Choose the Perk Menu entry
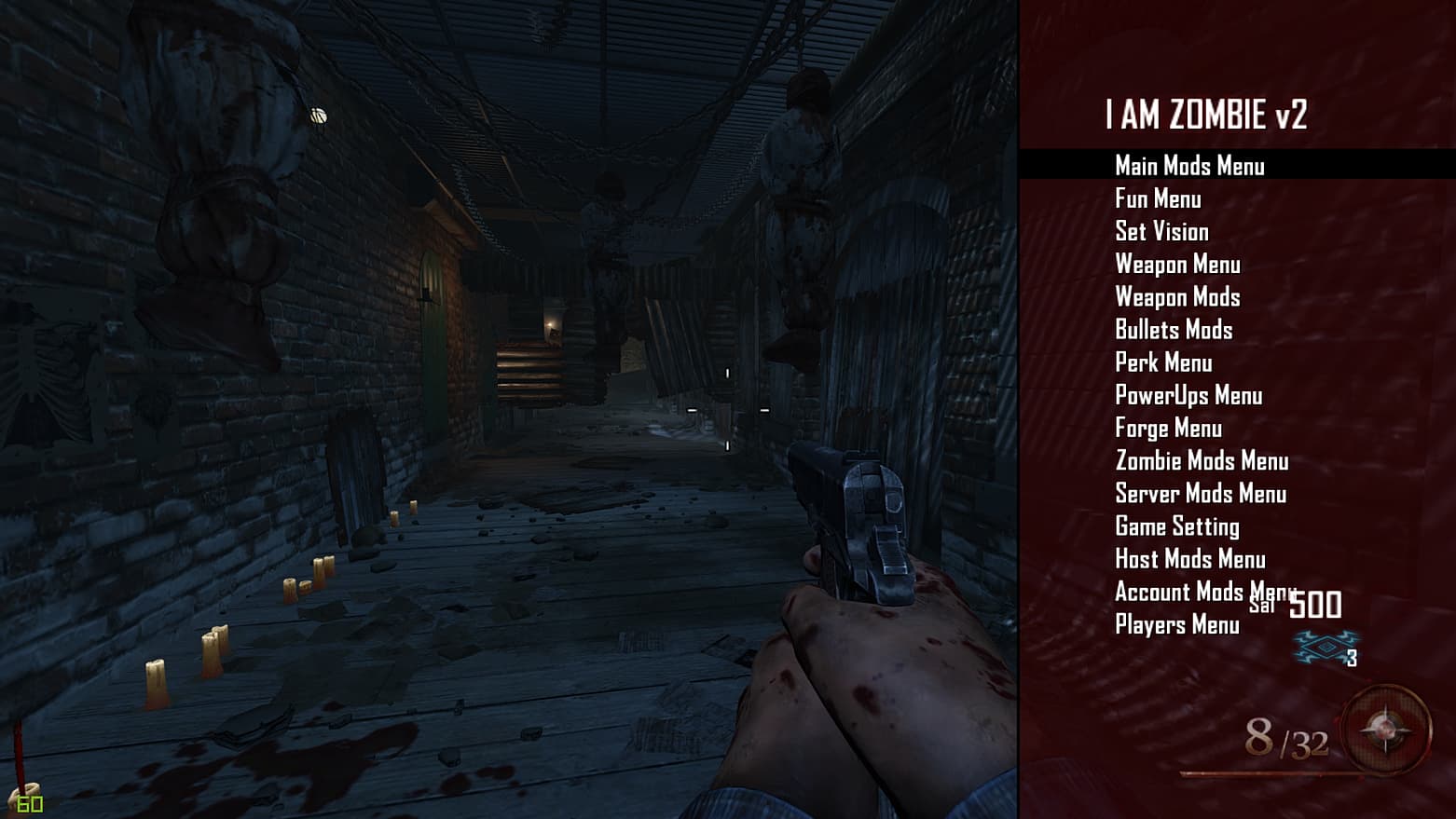1456x819 pixels. [1163, 362]
